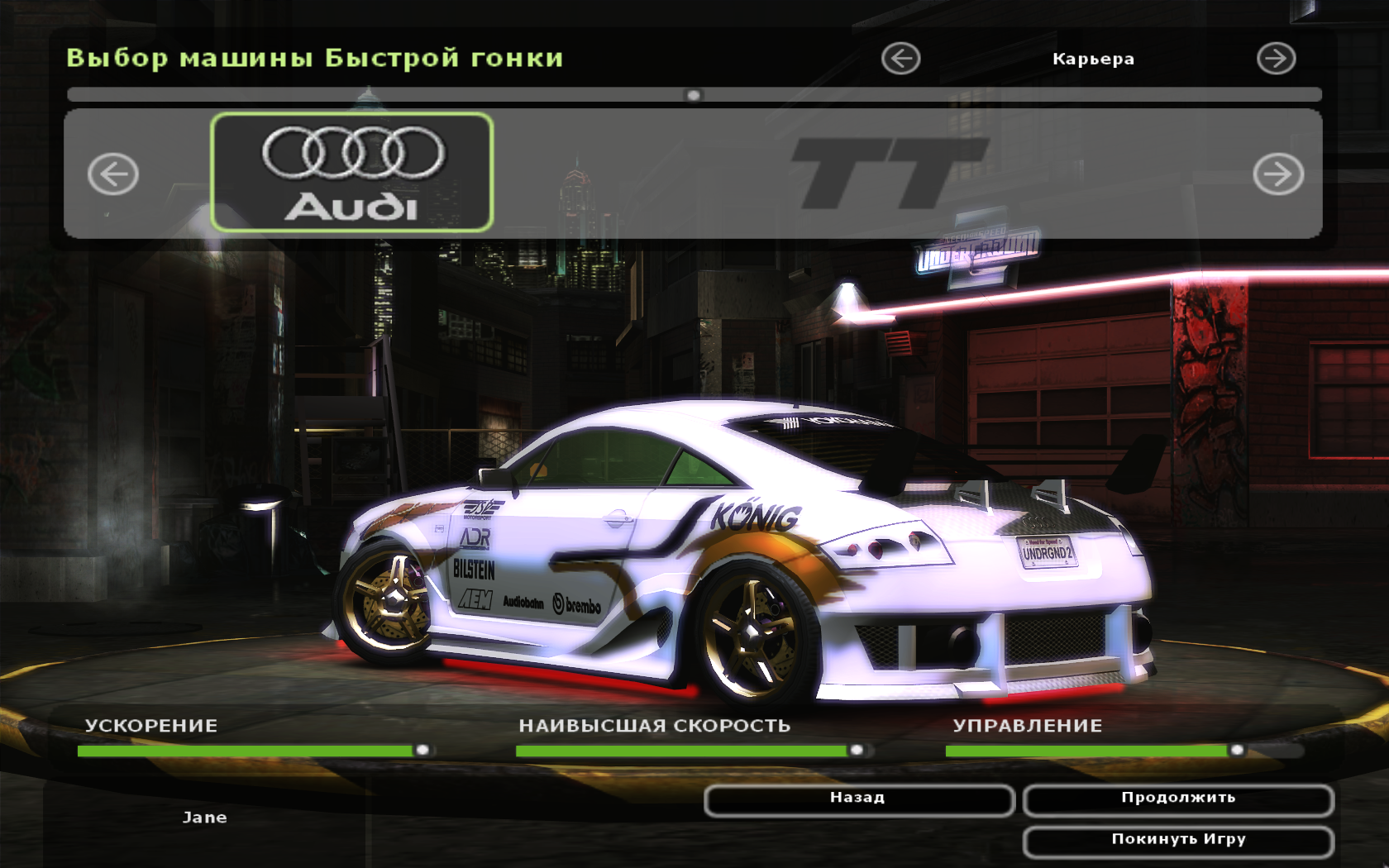
Task: Confirm car with Продолжить button
Action: tap(1177, 799)
